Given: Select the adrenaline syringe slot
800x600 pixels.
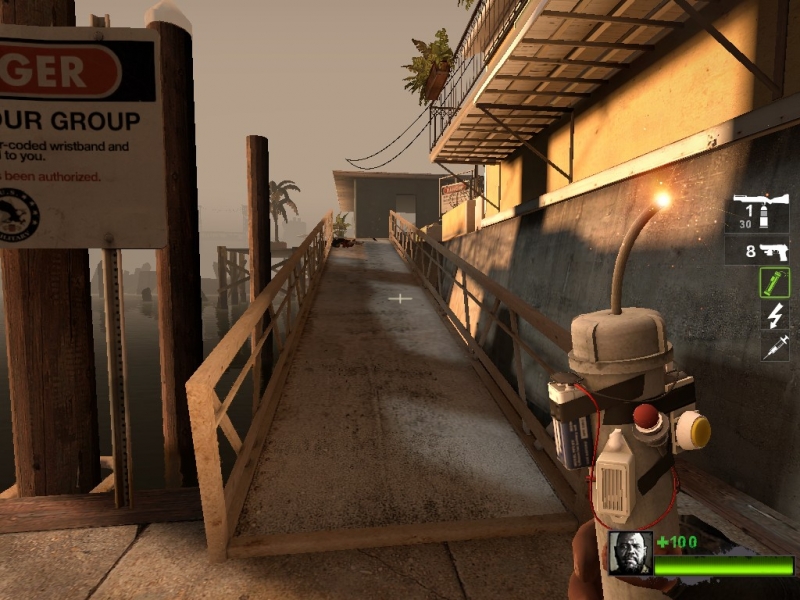Looking at the screenshot, I should click(x=775, y=346).
